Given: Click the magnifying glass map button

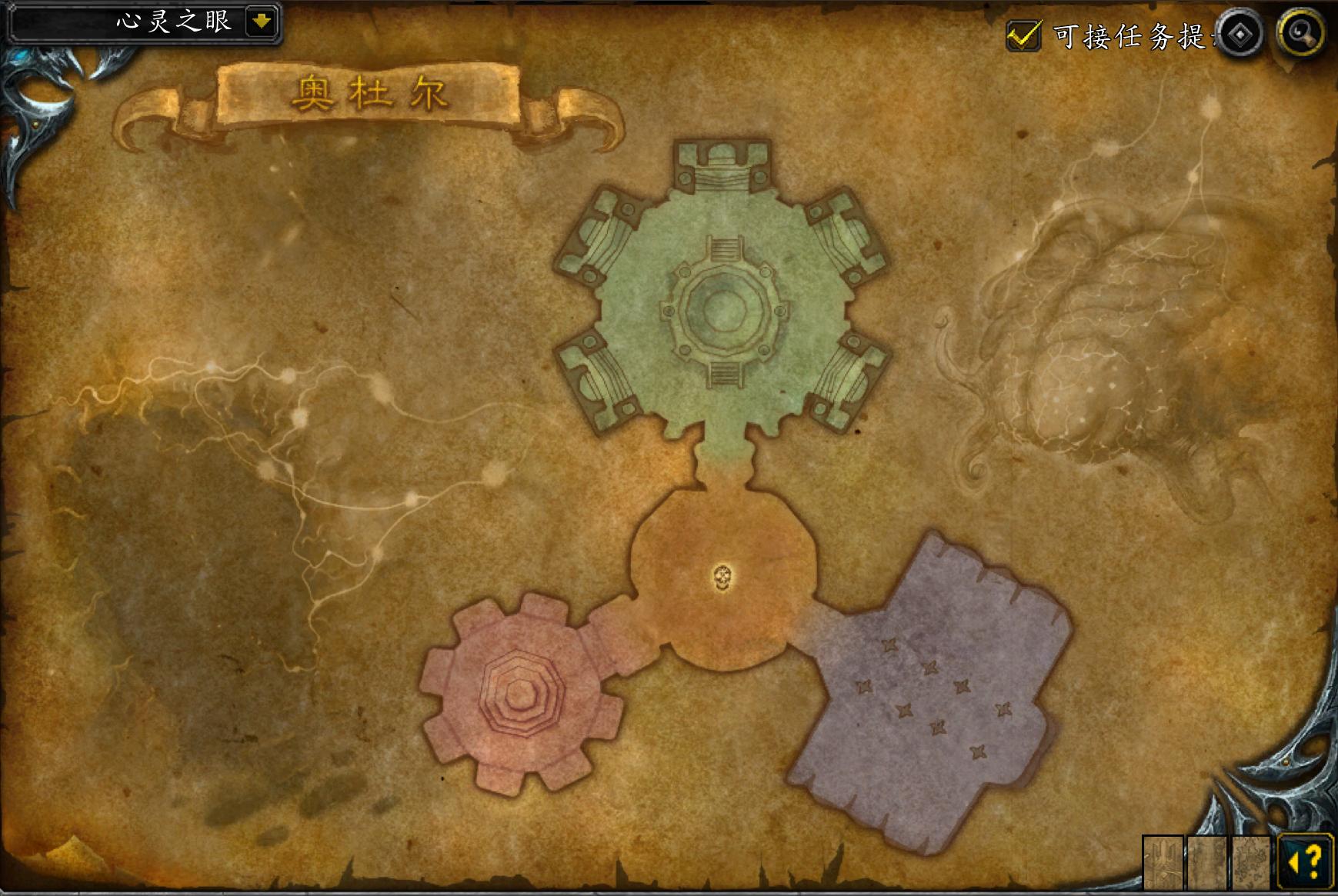Looking at the screenshot, I should point(1300,33).
